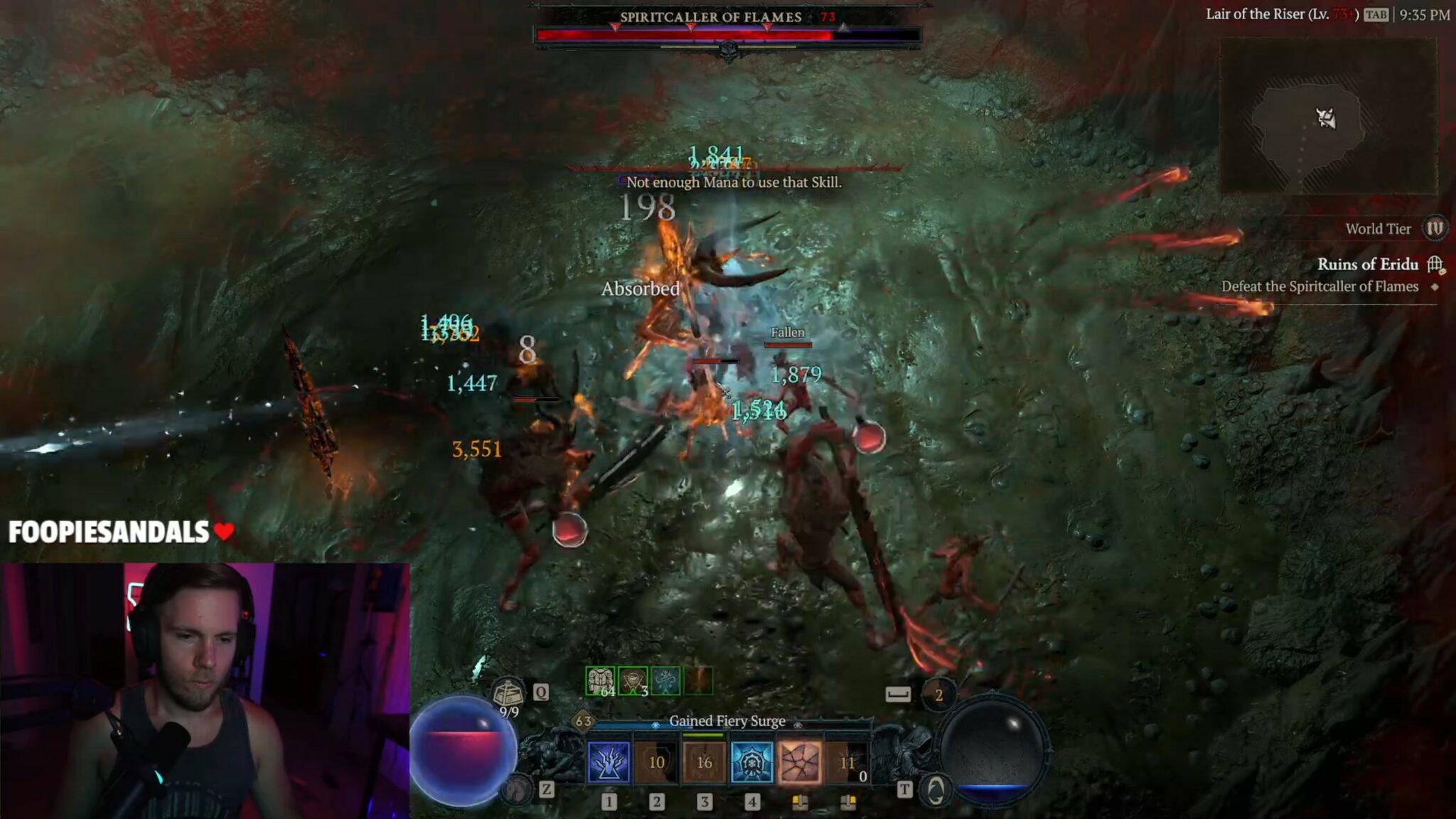Click the Lair of the Riser zone title
The image size is (1456, 819).
[x=1280, y=14]
